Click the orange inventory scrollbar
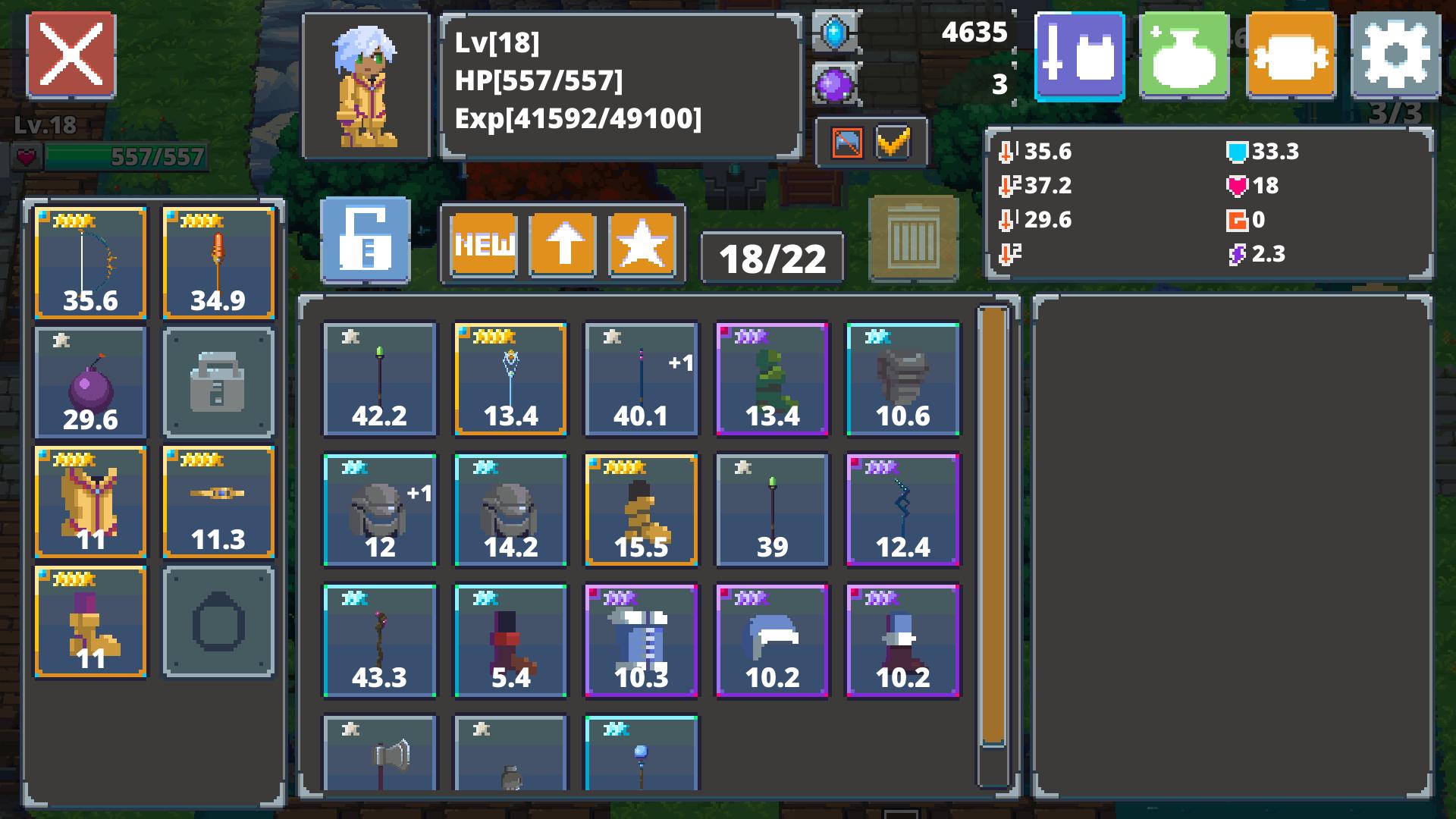 coord(993,531)
